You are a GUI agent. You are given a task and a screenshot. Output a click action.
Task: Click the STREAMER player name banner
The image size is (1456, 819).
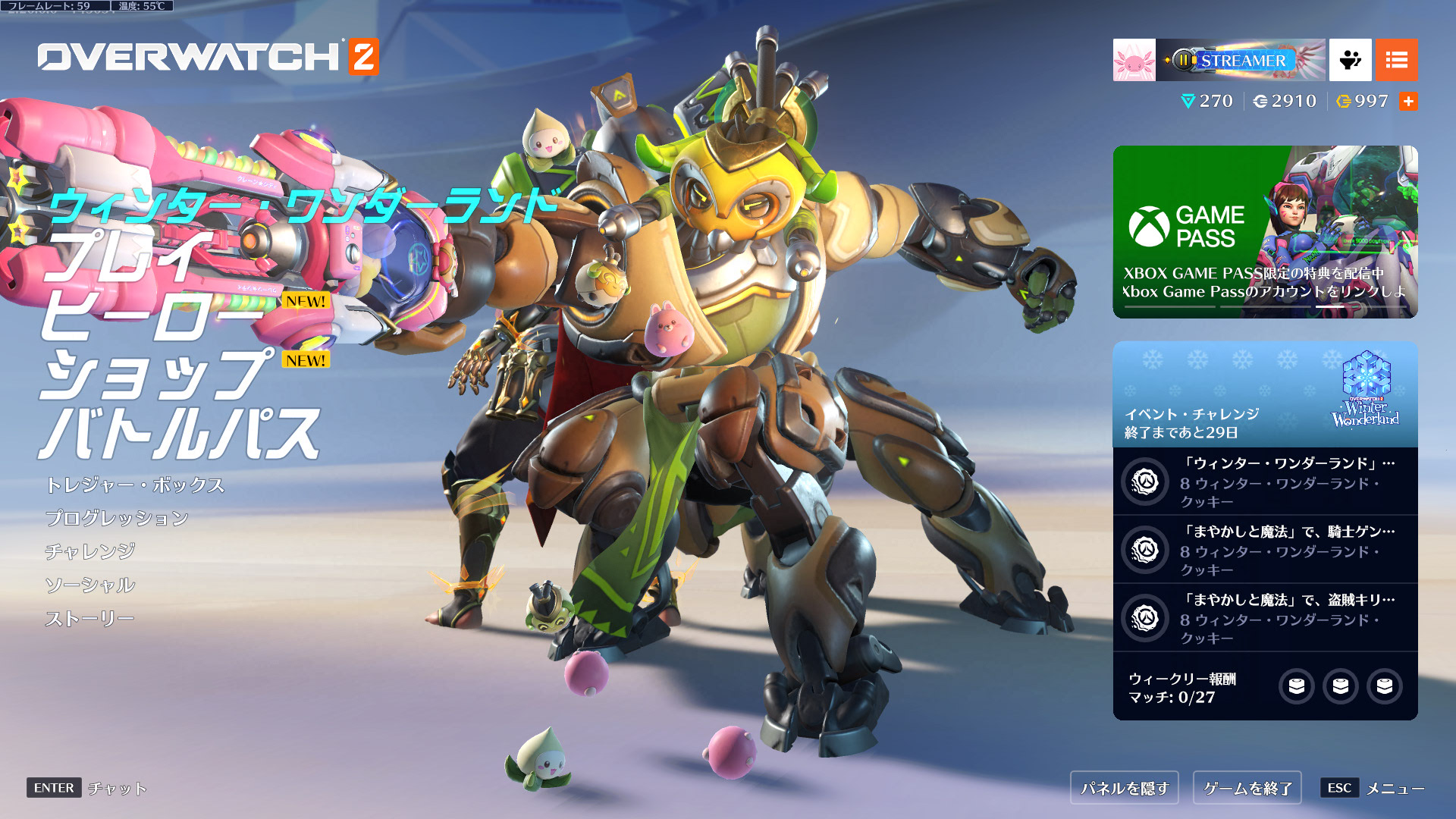pos(1241,60)
